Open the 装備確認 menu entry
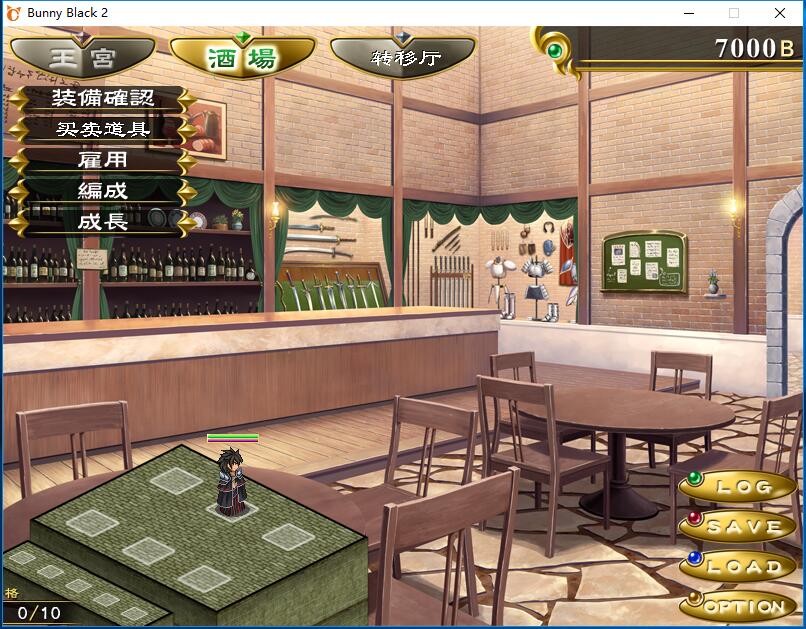 click(103, 99)
